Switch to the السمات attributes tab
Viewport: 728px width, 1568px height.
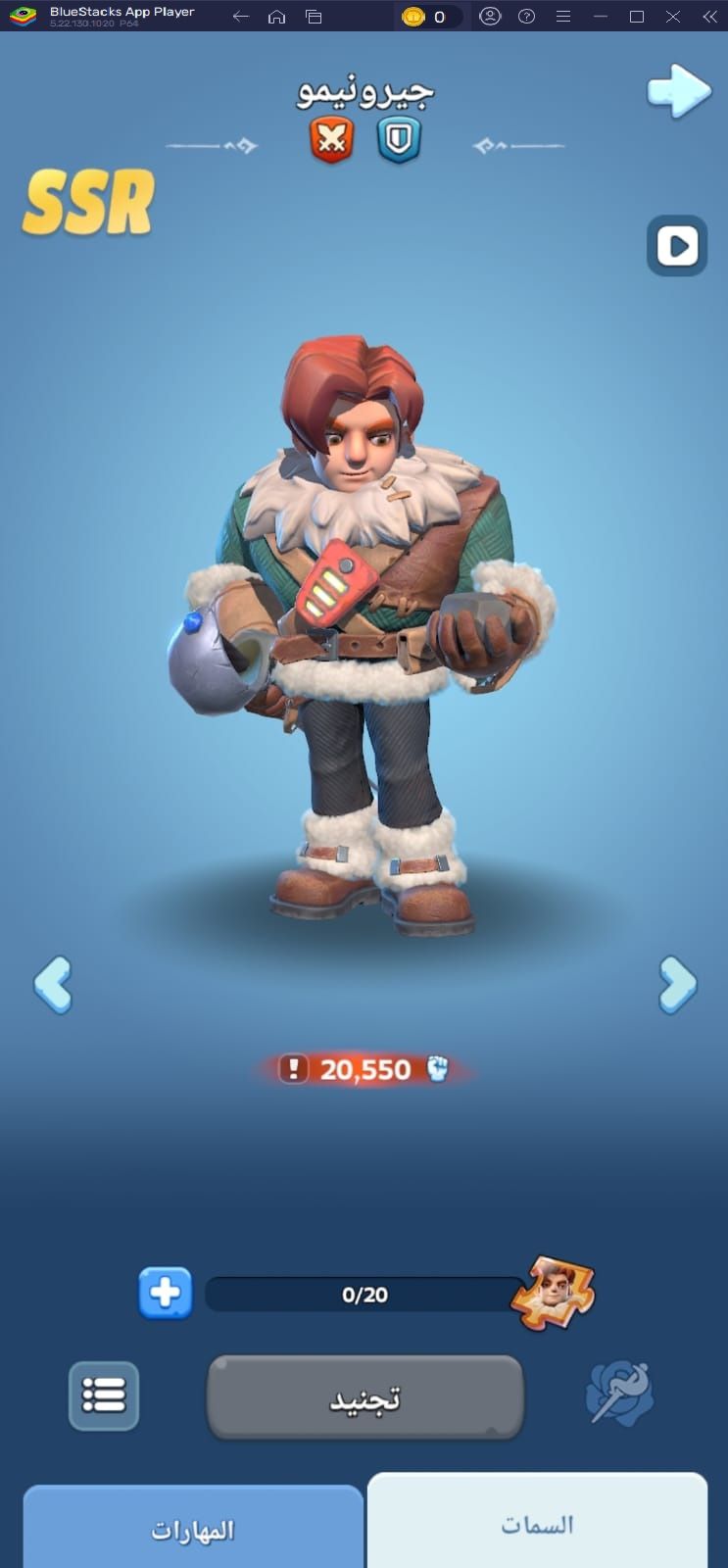tap(537, 1524)
